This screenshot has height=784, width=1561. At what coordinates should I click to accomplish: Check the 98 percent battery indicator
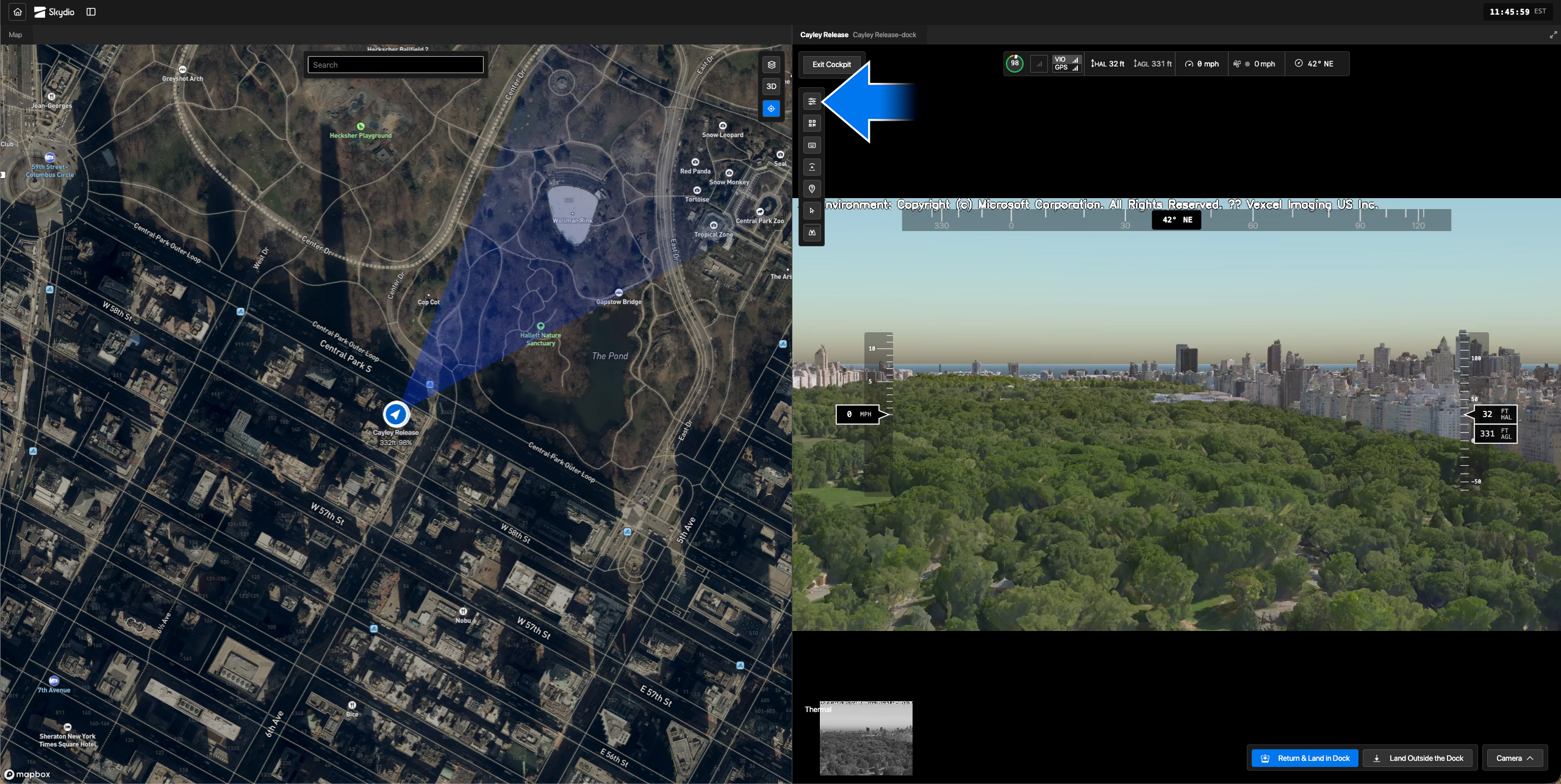tap(1013, 63)
